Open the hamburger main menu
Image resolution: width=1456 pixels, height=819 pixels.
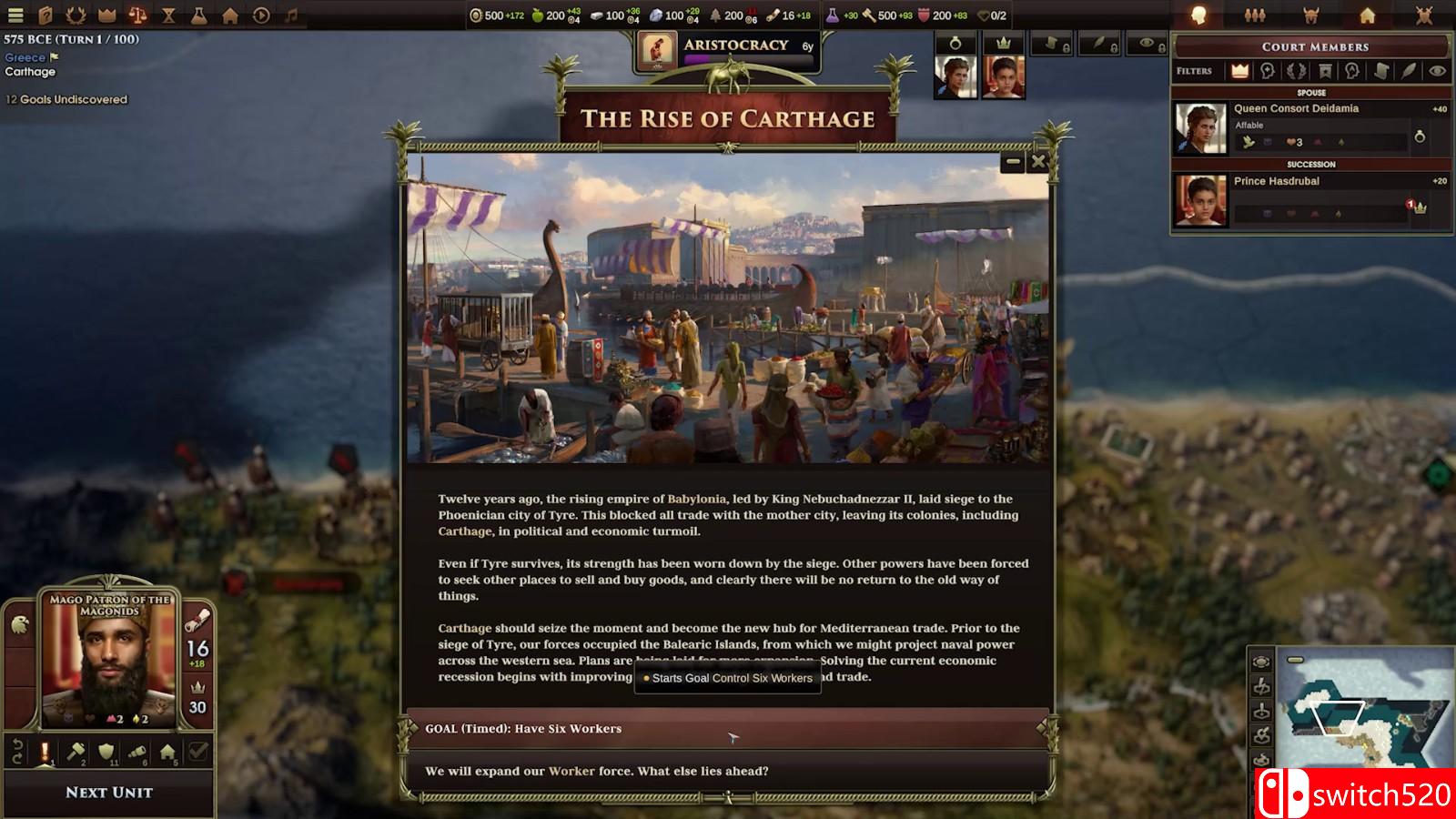coord(15,15)
